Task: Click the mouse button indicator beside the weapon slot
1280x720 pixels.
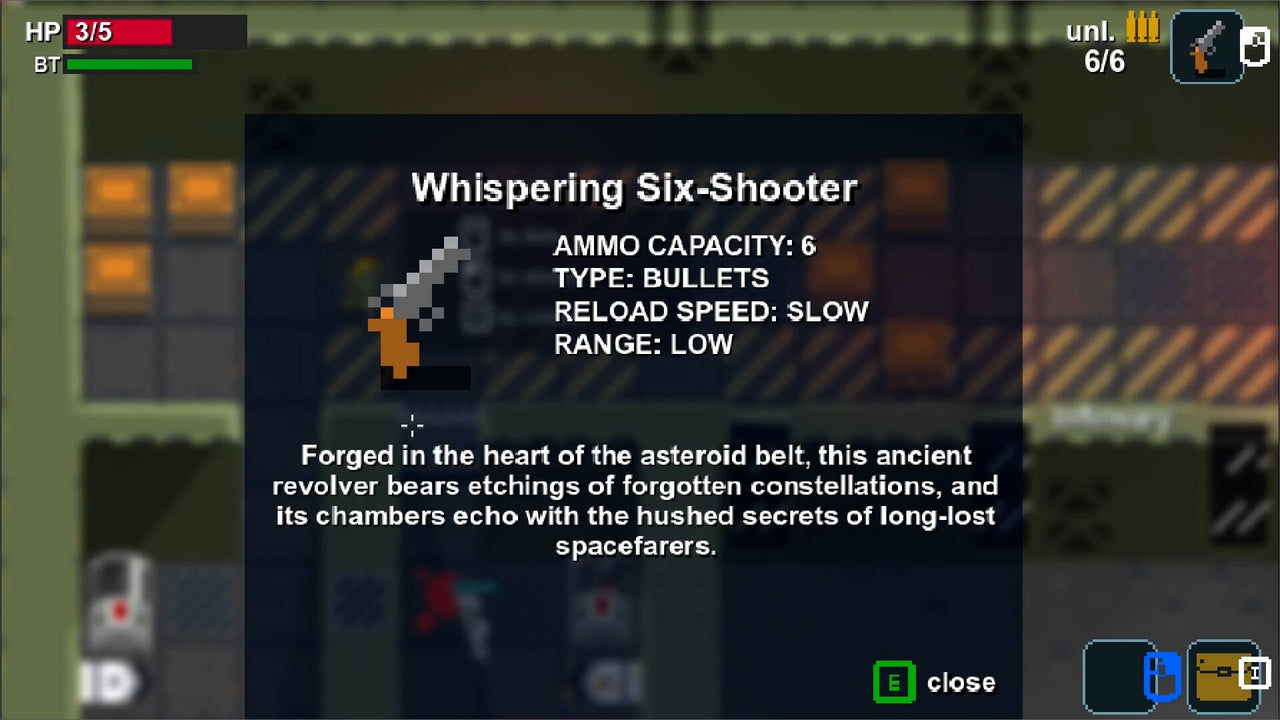Action: click(x=1256, y=46)
